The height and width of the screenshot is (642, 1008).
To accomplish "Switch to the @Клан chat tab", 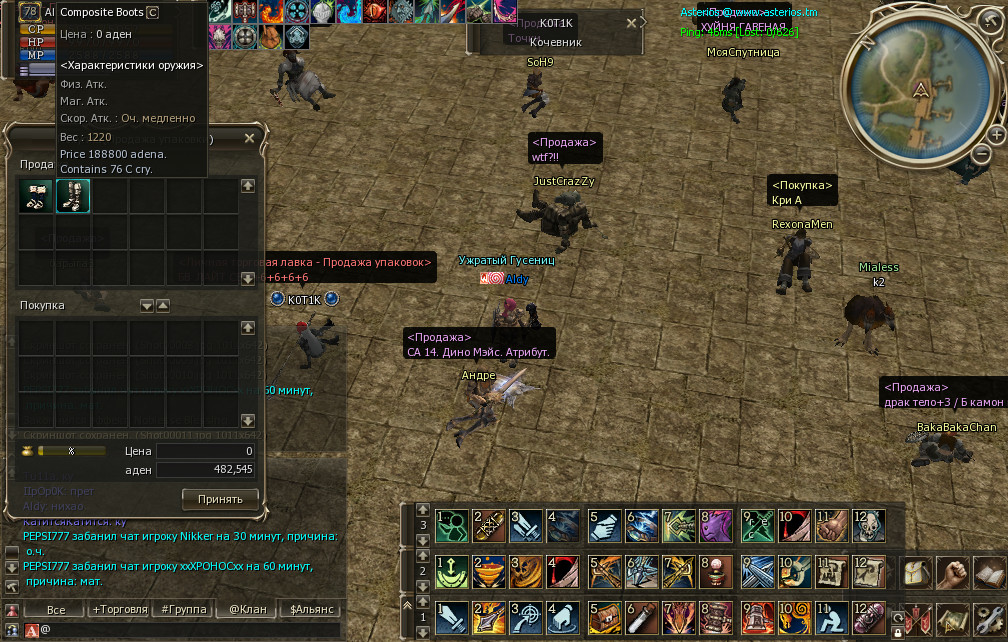I will [x=247, y=609].
